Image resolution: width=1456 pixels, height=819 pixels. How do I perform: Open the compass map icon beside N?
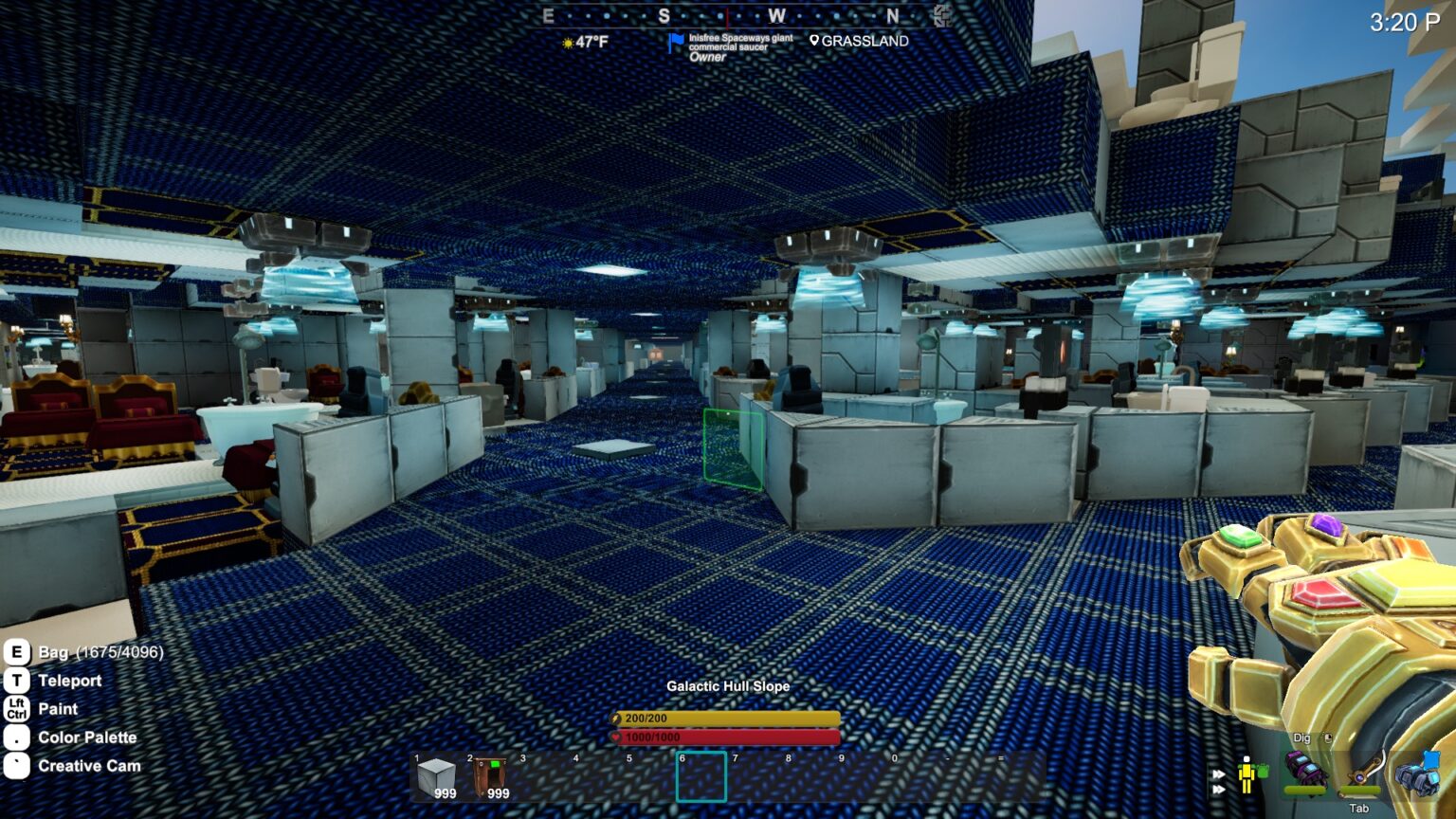pos(941,15)
